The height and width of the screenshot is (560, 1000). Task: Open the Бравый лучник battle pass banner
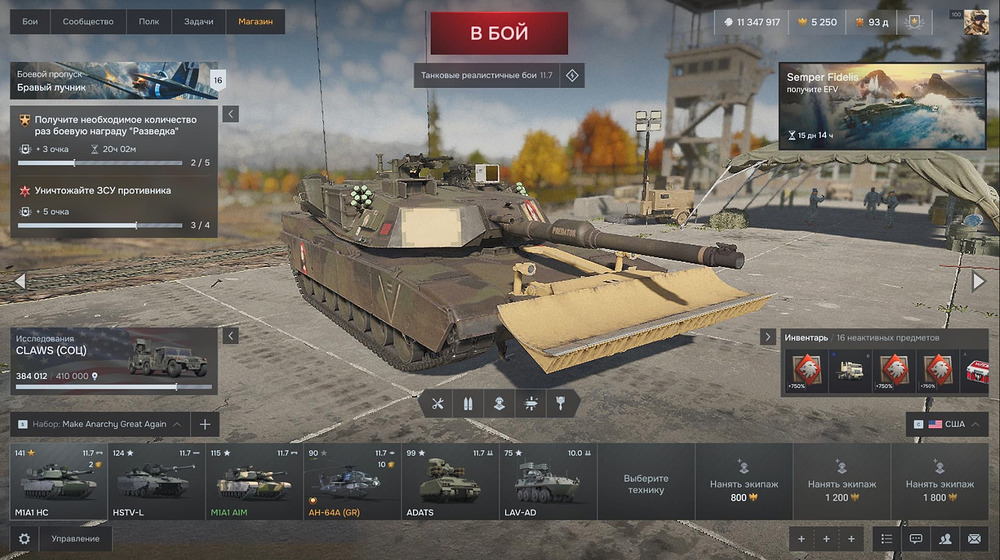115,81
